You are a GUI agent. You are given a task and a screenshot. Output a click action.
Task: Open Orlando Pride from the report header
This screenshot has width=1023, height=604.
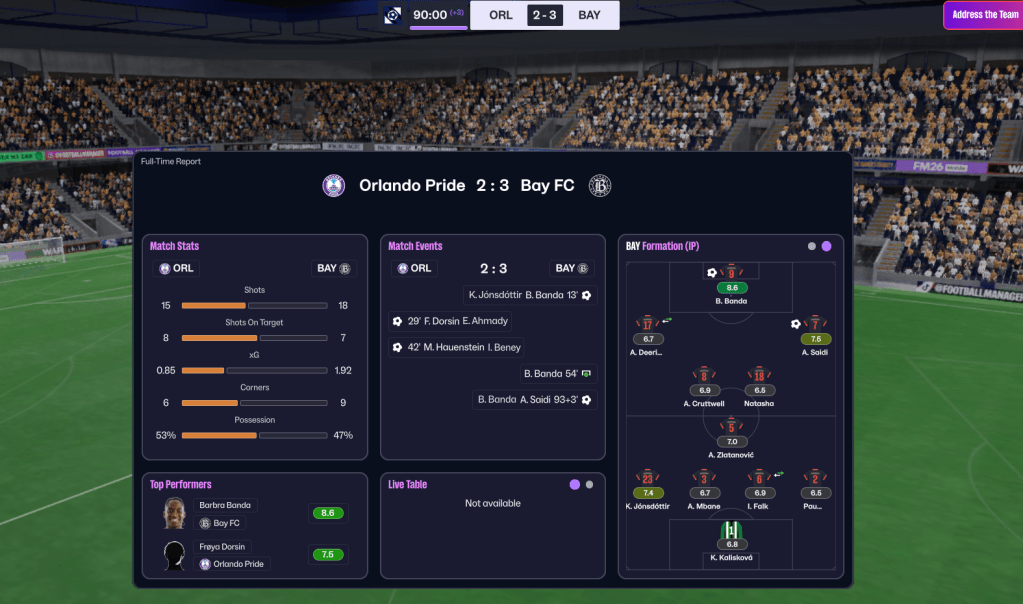(412, 185)
